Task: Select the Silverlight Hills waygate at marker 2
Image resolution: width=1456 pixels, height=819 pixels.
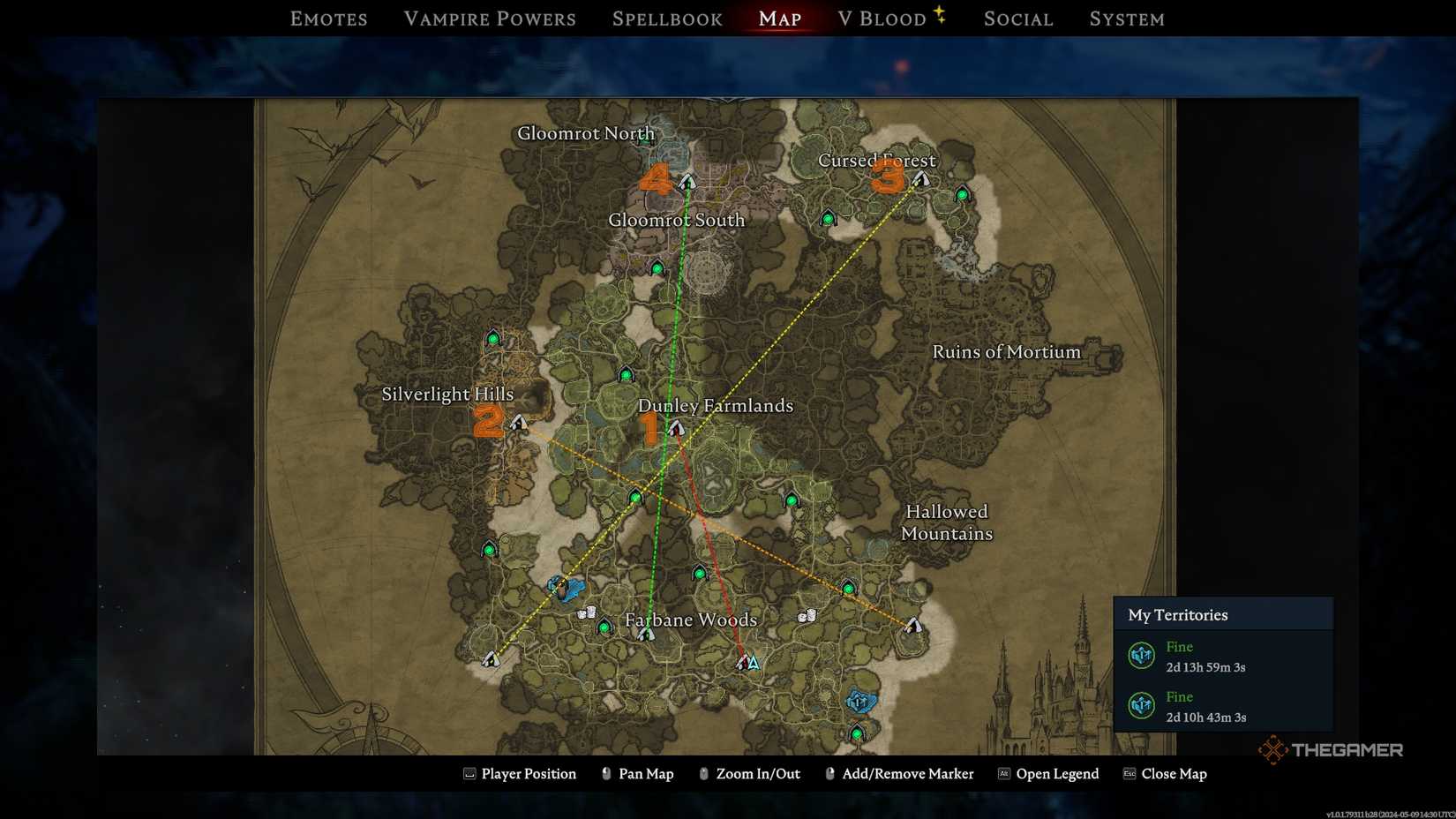Action: tap(520, 422)
